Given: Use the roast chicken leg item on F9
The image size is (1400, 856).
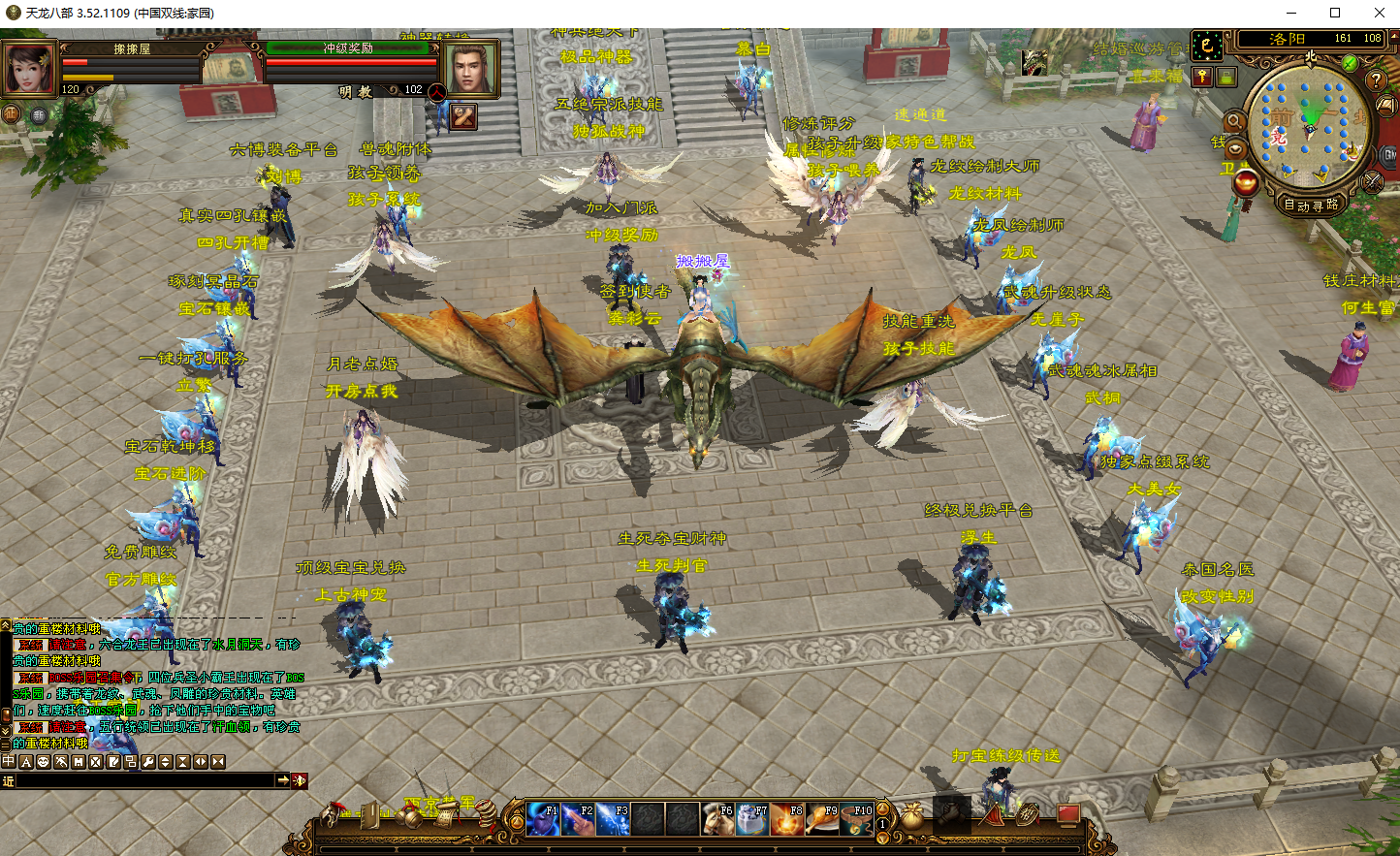Looking at the screenshot, I should pos(822,819).
